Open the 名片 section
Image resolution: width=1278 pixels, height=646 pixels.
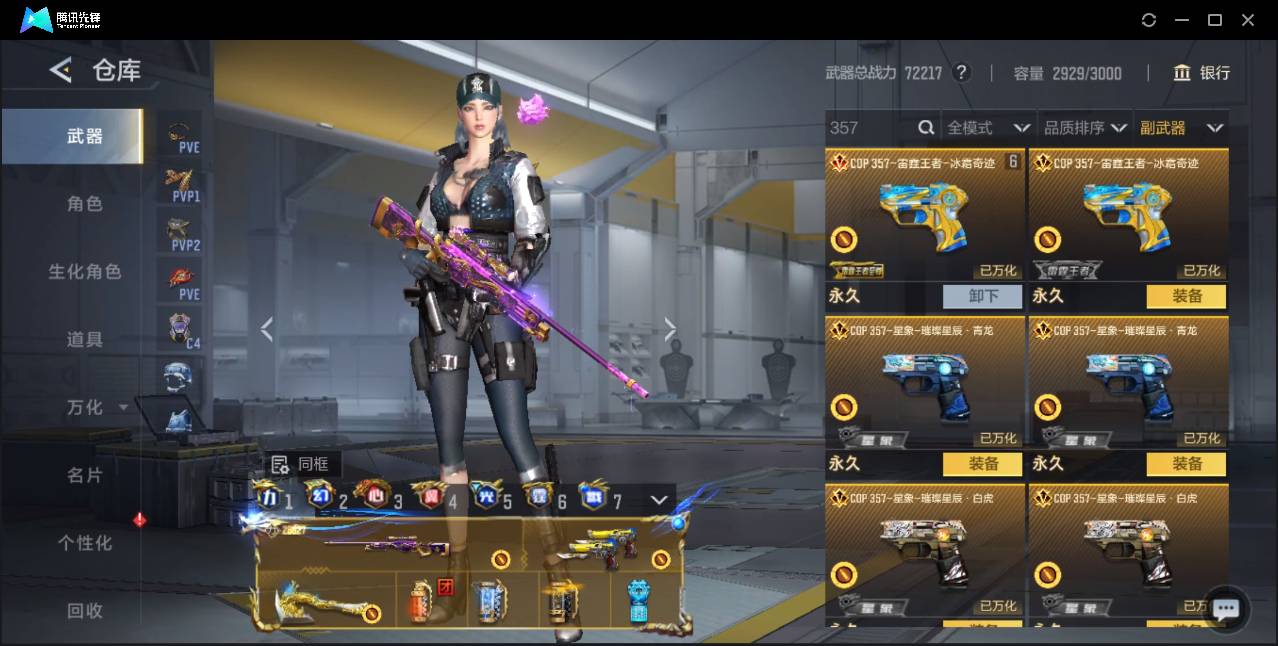pyautogui.click(x=85, y=475)
